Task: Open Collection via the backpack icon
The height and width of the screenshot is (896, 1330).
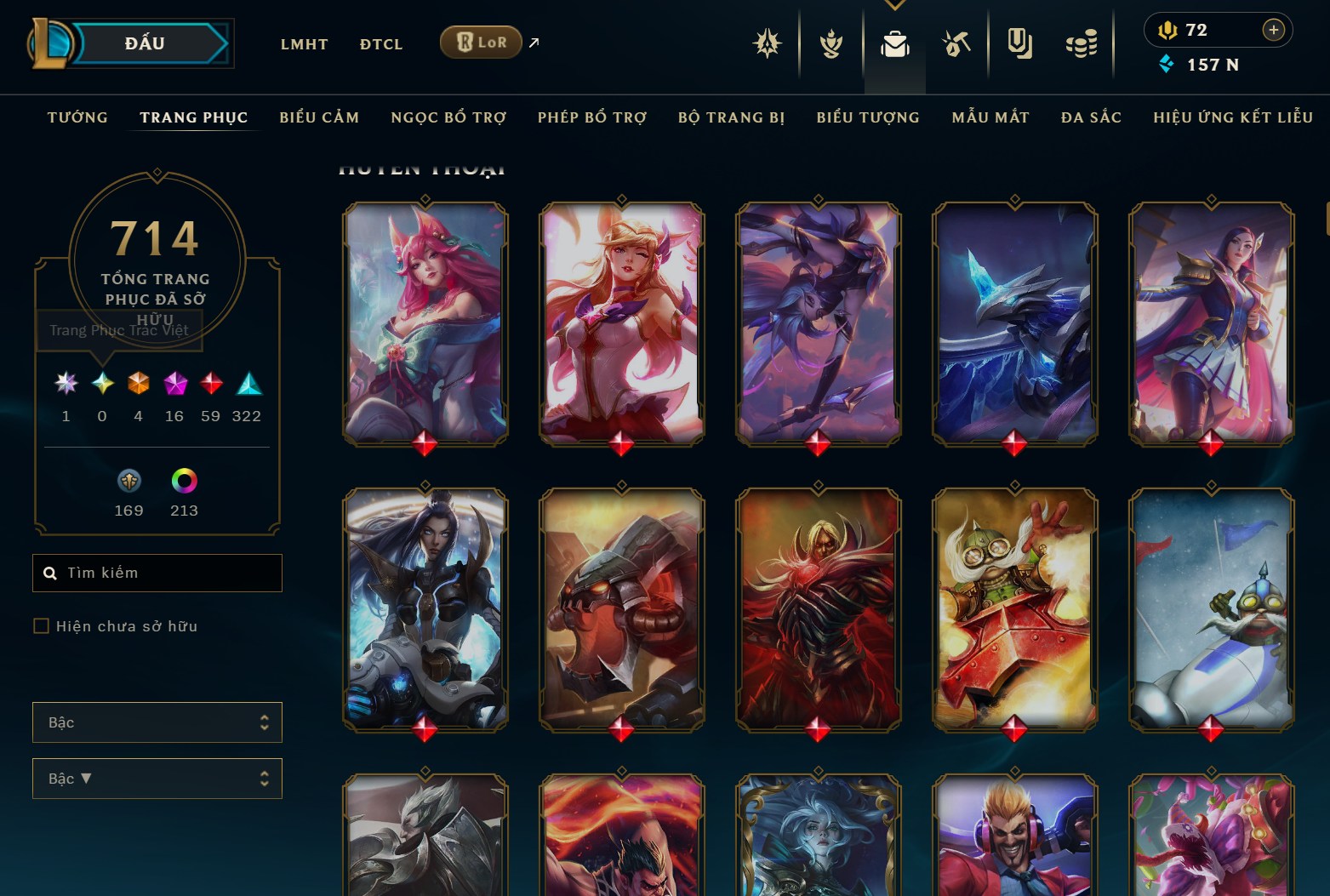Action: (893, 44)
